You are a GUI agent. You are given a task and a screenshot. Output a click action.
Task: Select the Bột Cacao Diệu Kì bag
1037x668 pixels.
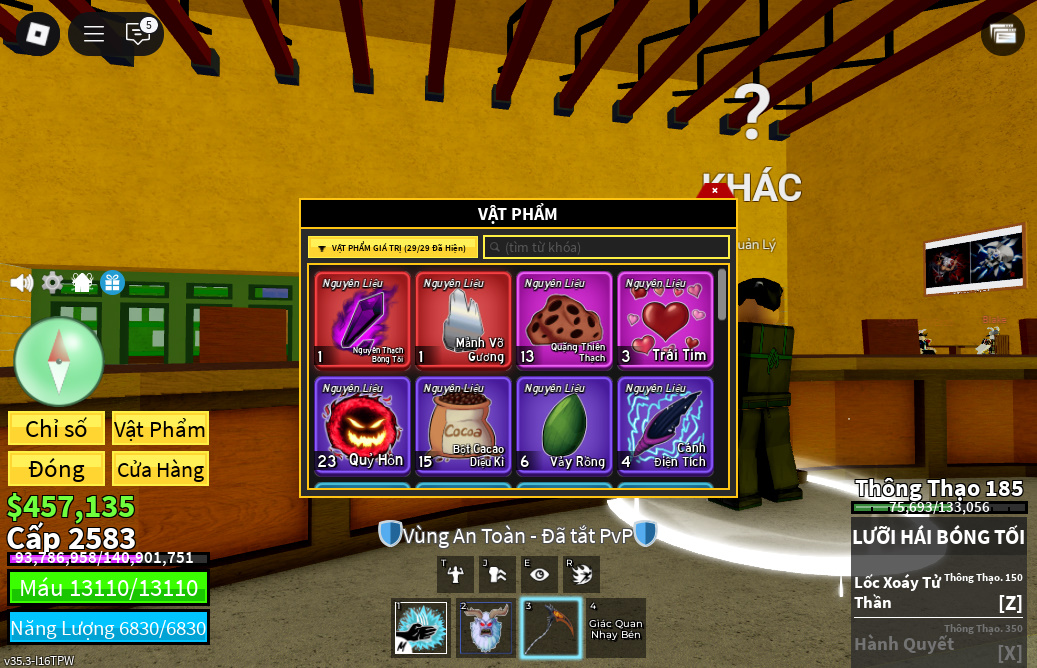463,424
